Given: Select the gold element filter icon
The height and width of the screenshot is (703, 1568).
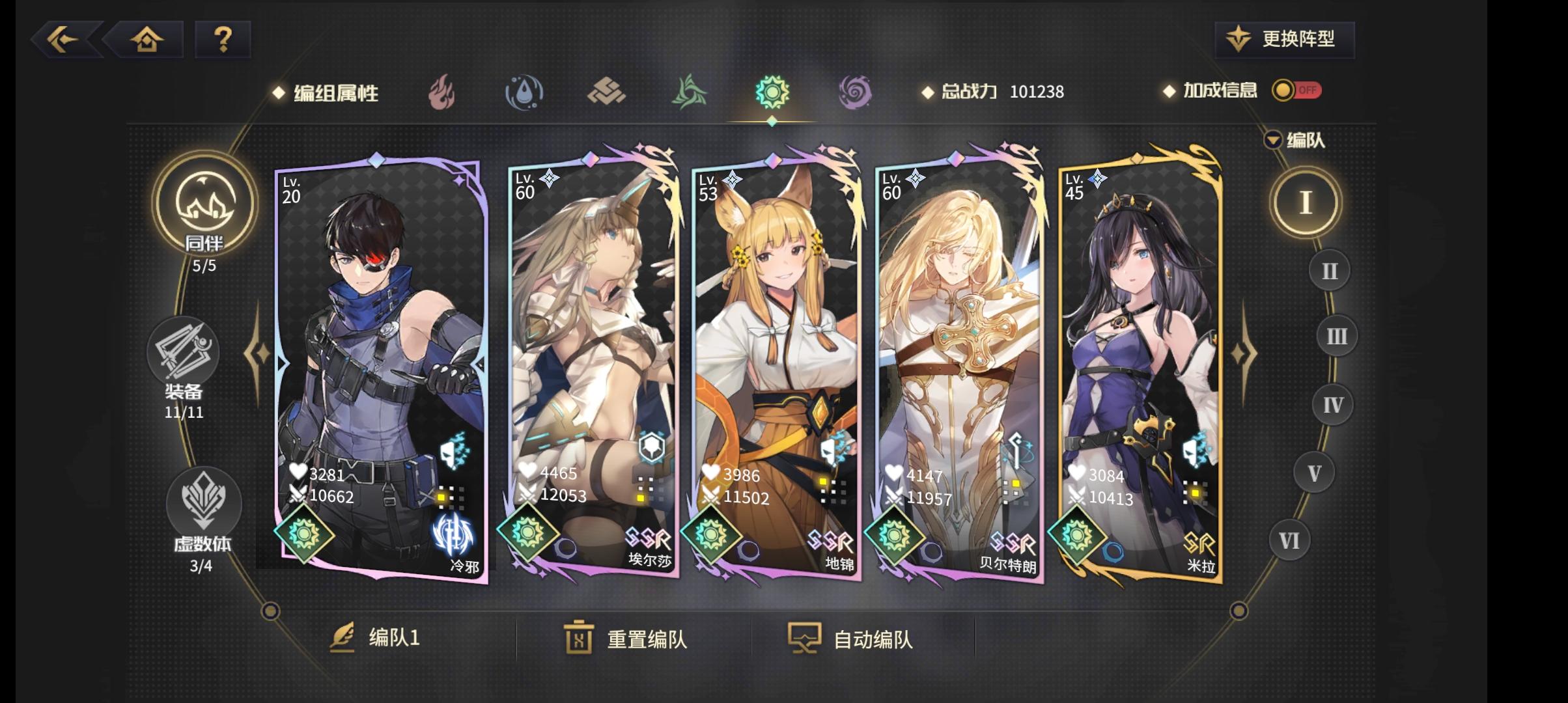Looking at the screenshot, I should (608, 92).
